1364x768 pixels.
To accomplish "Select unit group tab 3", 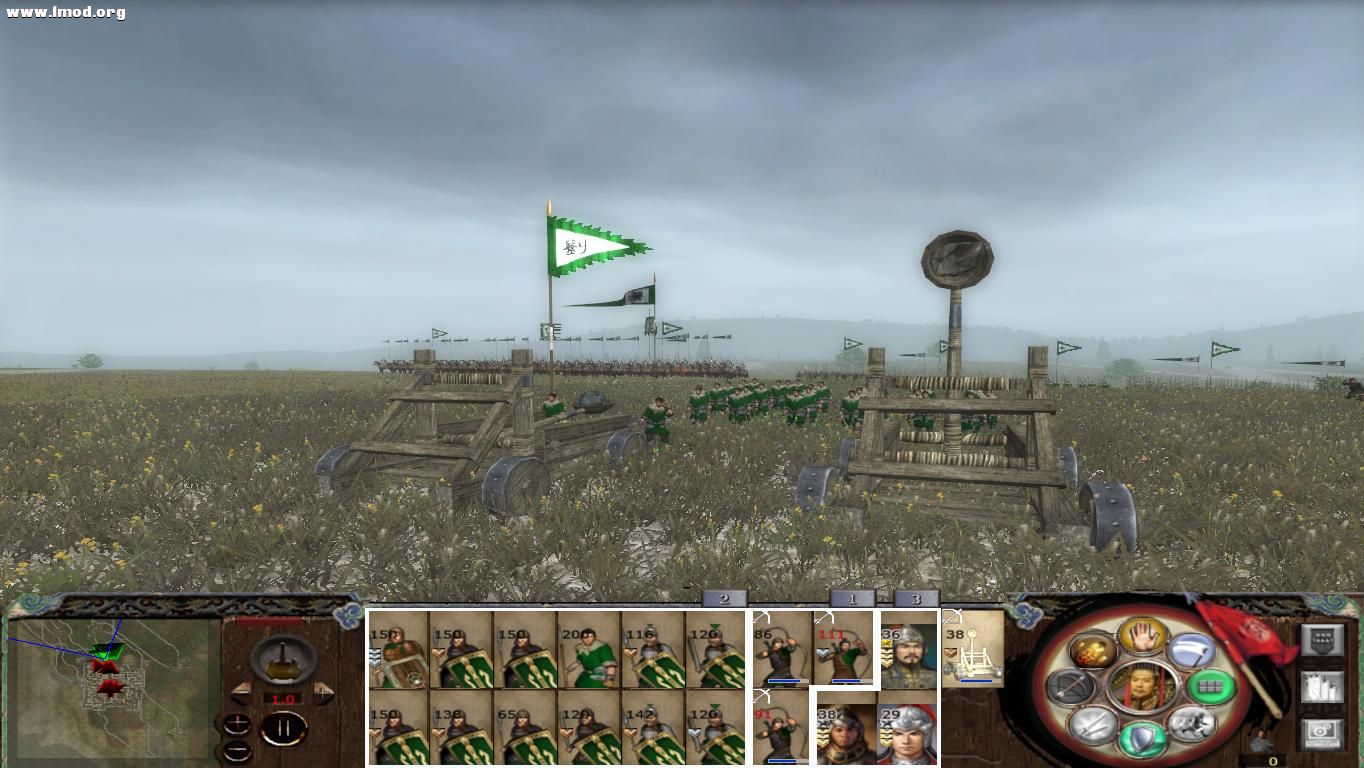I will [915, 600].
